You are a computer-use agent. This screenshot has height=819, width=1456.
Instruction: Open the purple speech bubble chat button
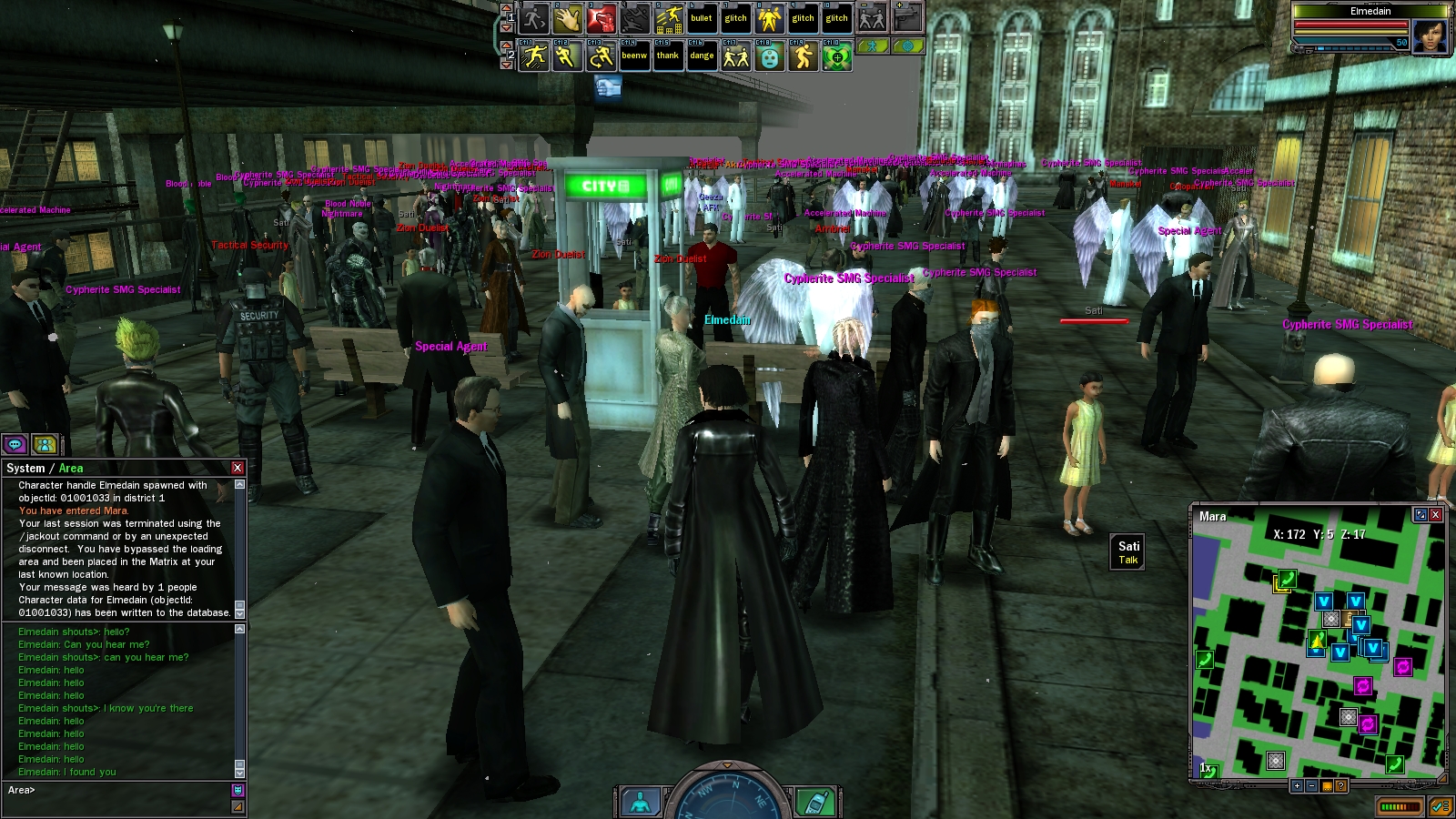pyautogui.click(x=15, y=444)
